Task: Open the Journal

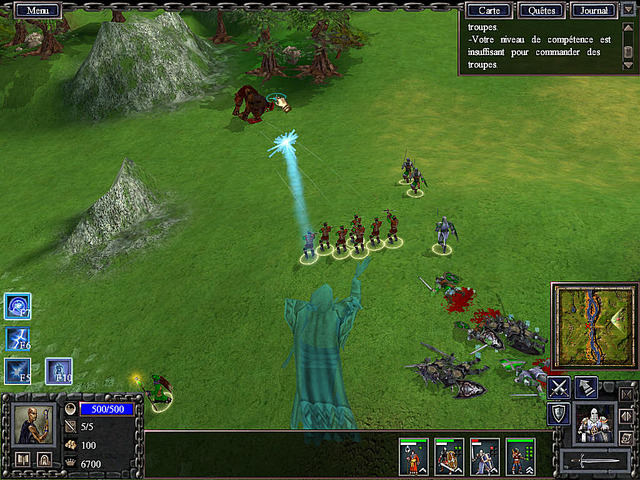Action: pos(594,11)
